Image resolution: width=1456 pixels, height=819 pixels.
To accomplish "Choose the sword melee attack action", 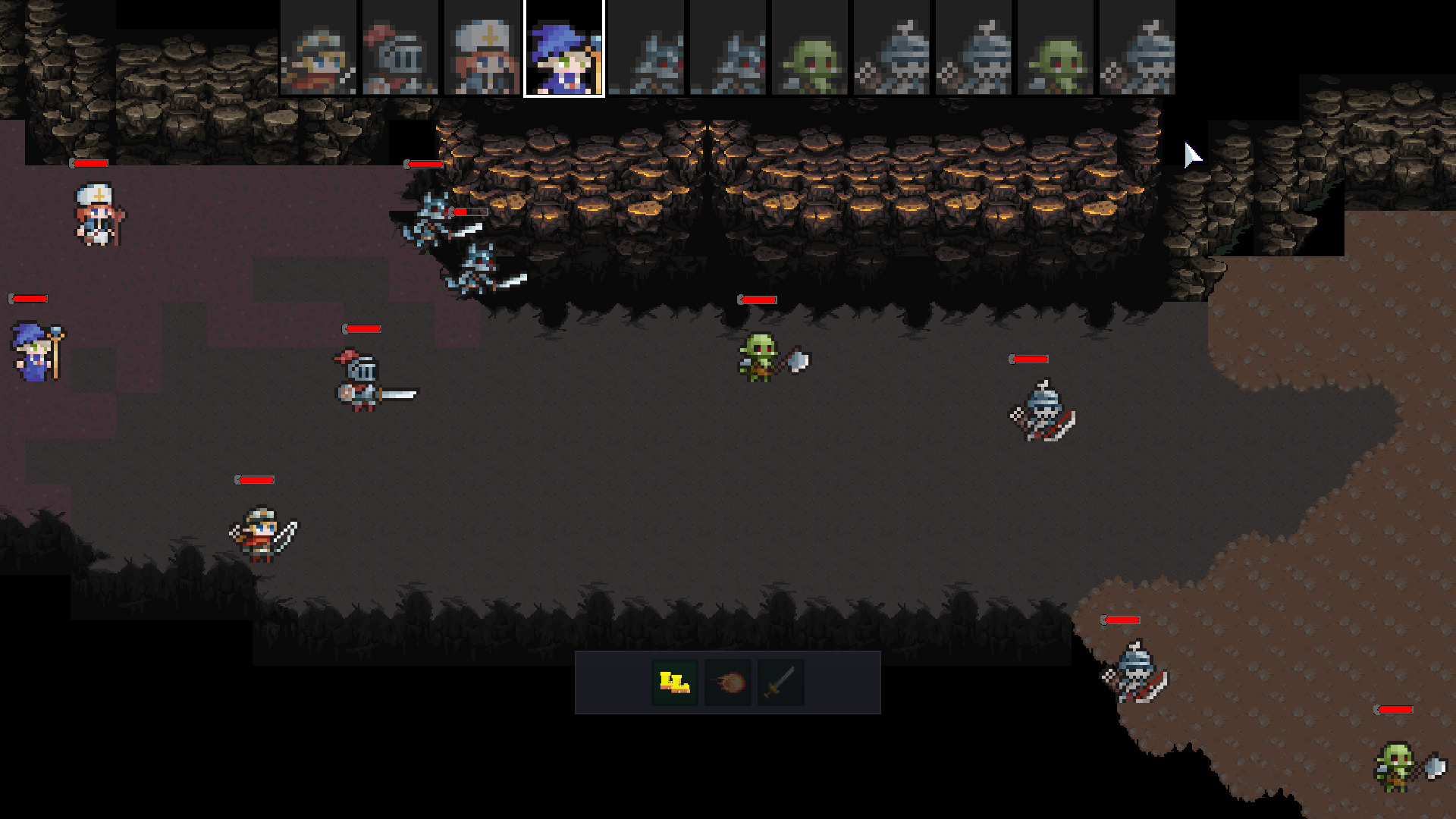I will point(780,682).
